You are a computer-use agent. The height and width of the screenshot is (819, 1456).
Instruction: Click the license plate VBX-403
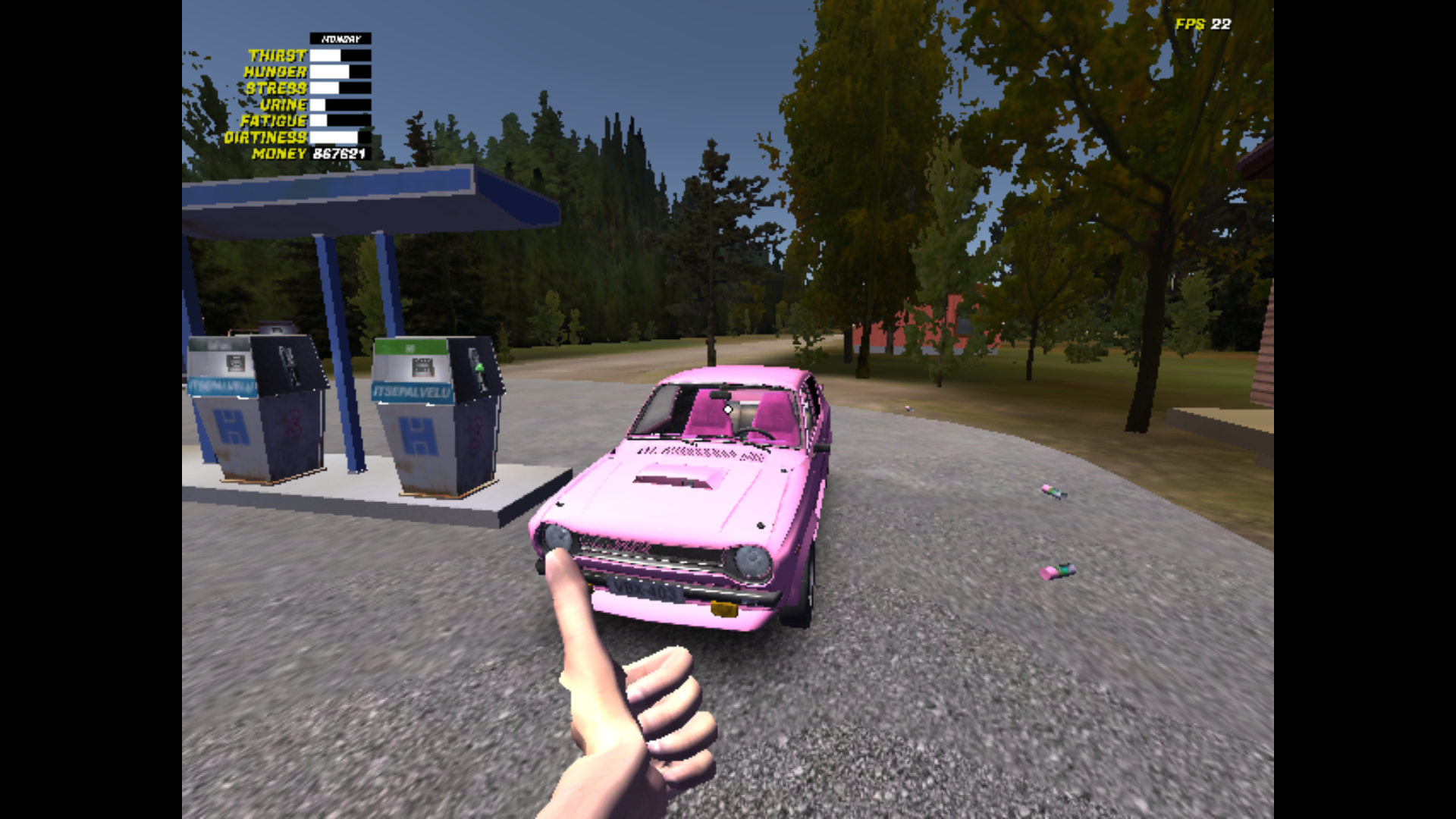pyautogui.click(x=645, y=590)
